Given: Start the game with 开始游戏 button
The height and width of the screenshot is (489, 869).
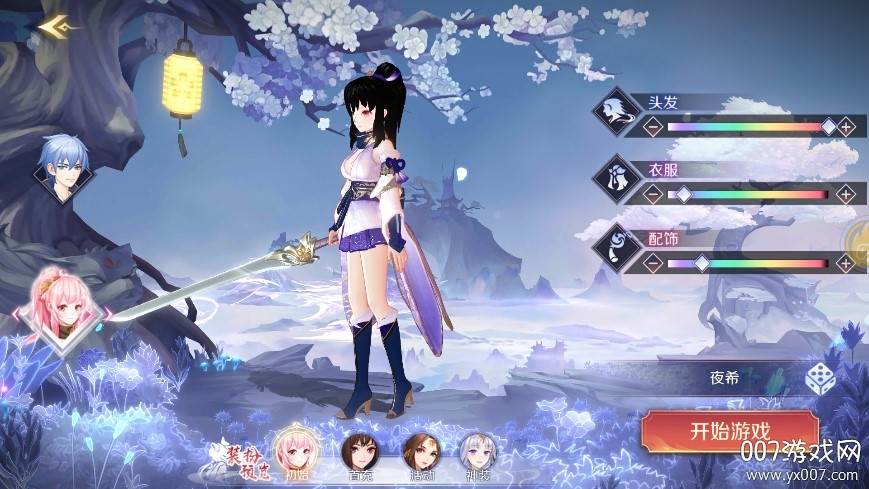Looking at the screenshot, I should [729, 432].
